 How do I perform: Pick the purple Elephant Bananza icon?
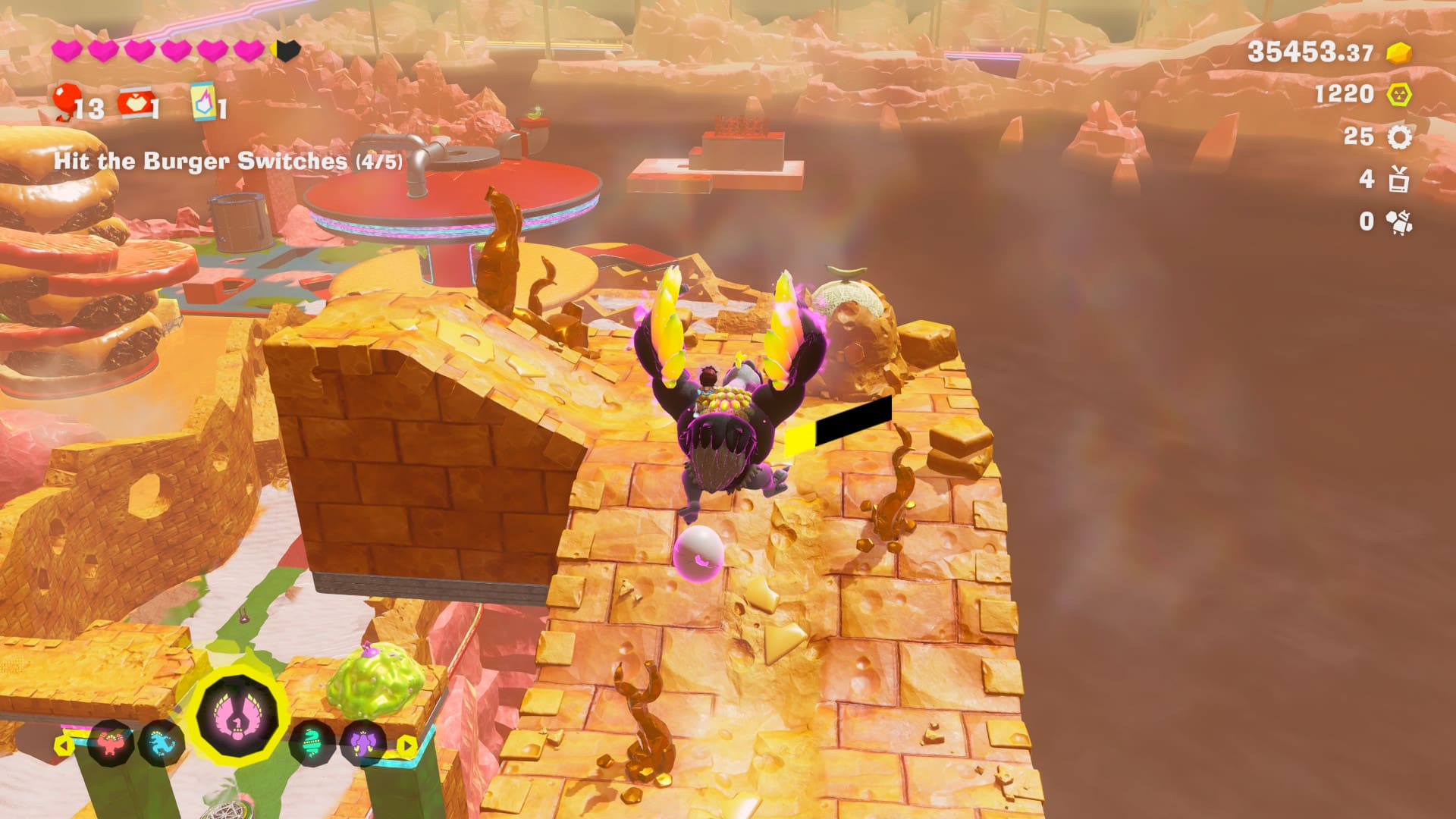point(361,744)
